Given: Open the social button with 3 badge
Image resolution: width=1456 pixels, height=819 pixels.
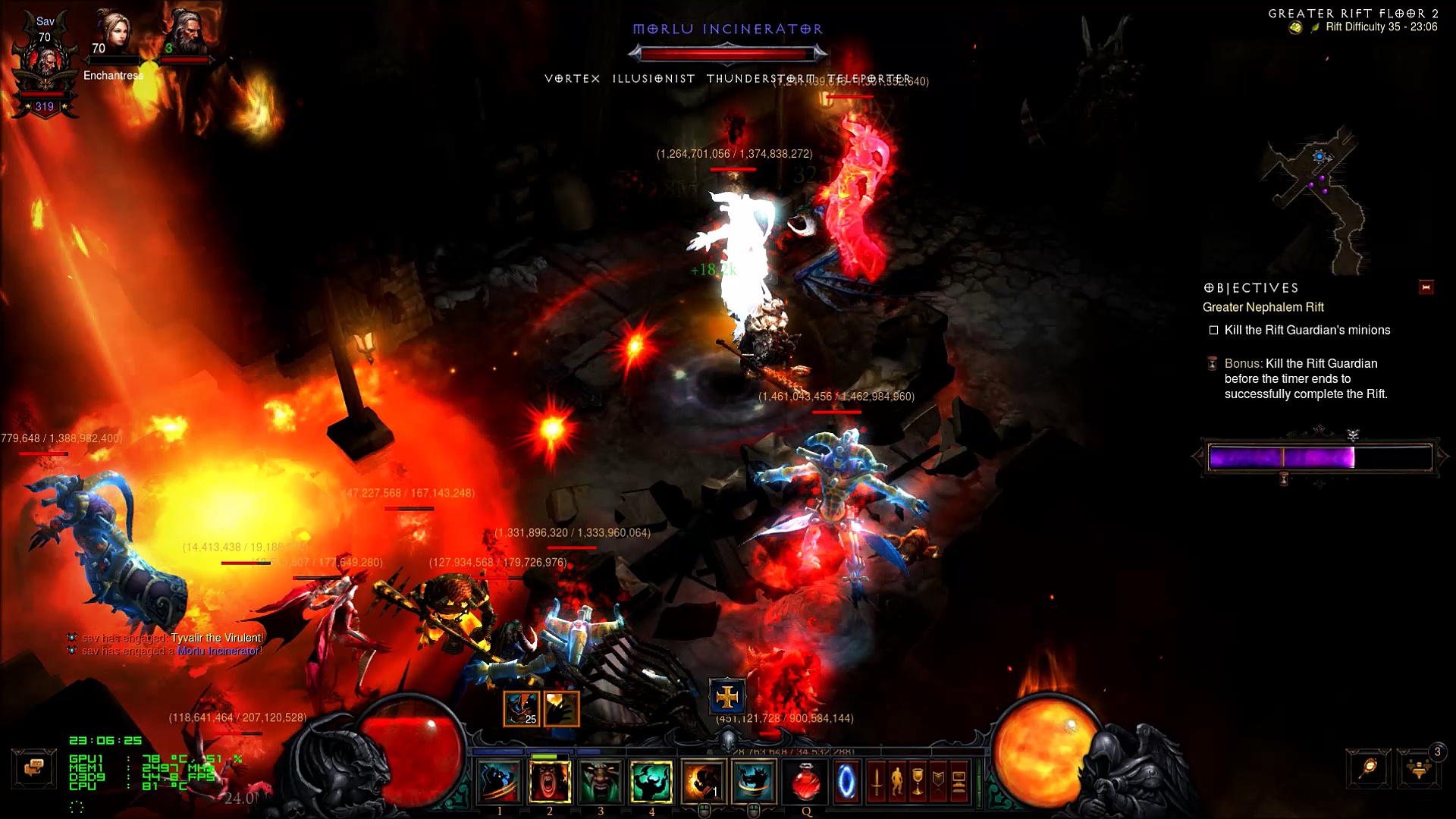Looking at the screenshot, I should 1418,769.
